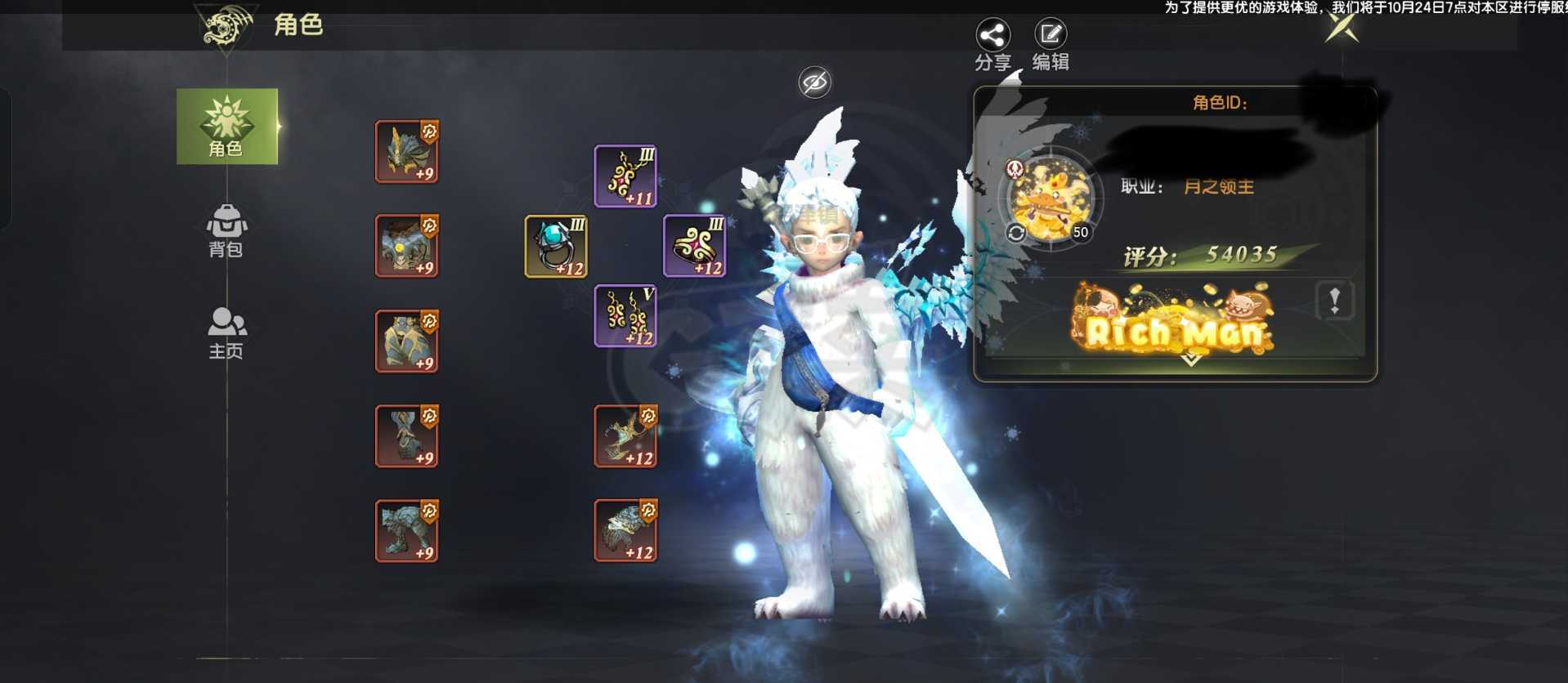1568x683 pixels.
Task: Select the +9 helmet equipment slot
Action: pos(406,151)
